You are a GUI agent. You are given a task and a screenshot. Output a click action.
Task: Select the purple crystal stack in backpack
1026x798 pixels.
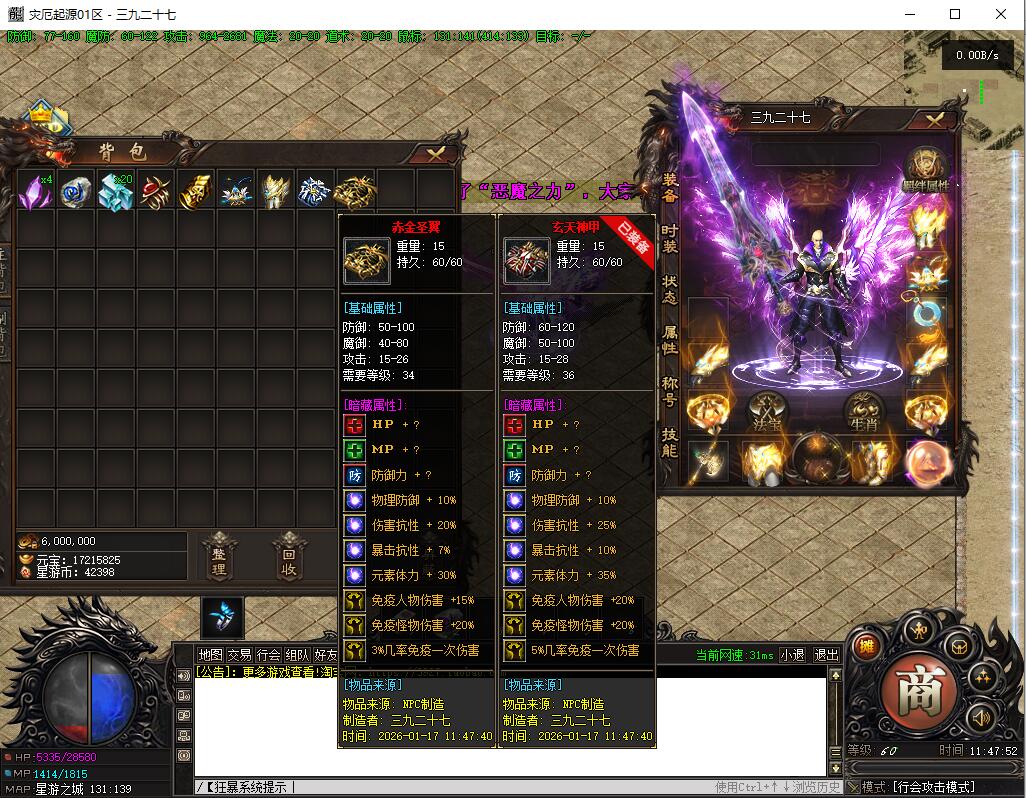coord(36,190)
